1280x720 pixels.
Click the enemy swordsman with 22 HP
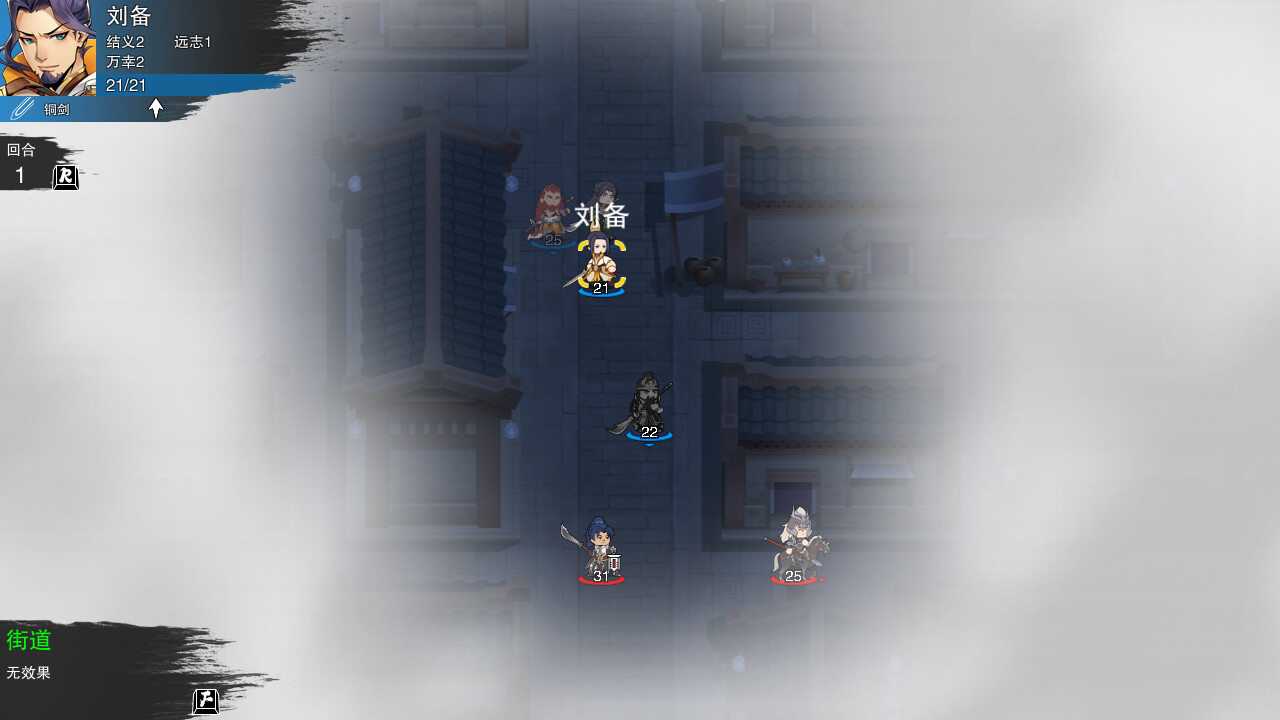click(648, 408)
